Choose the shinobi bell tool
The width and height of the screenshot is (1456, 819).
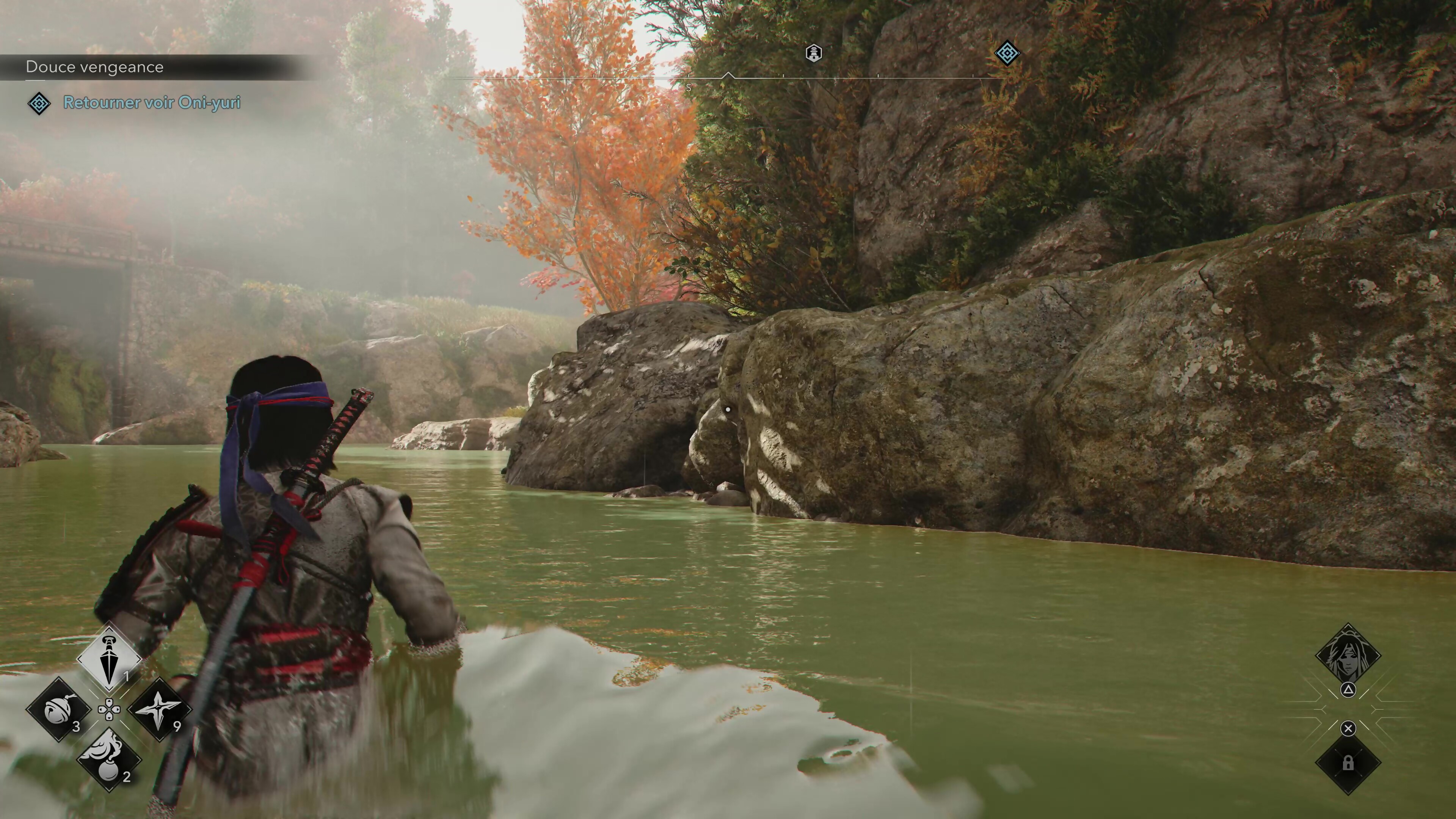(x=58, y=709)
